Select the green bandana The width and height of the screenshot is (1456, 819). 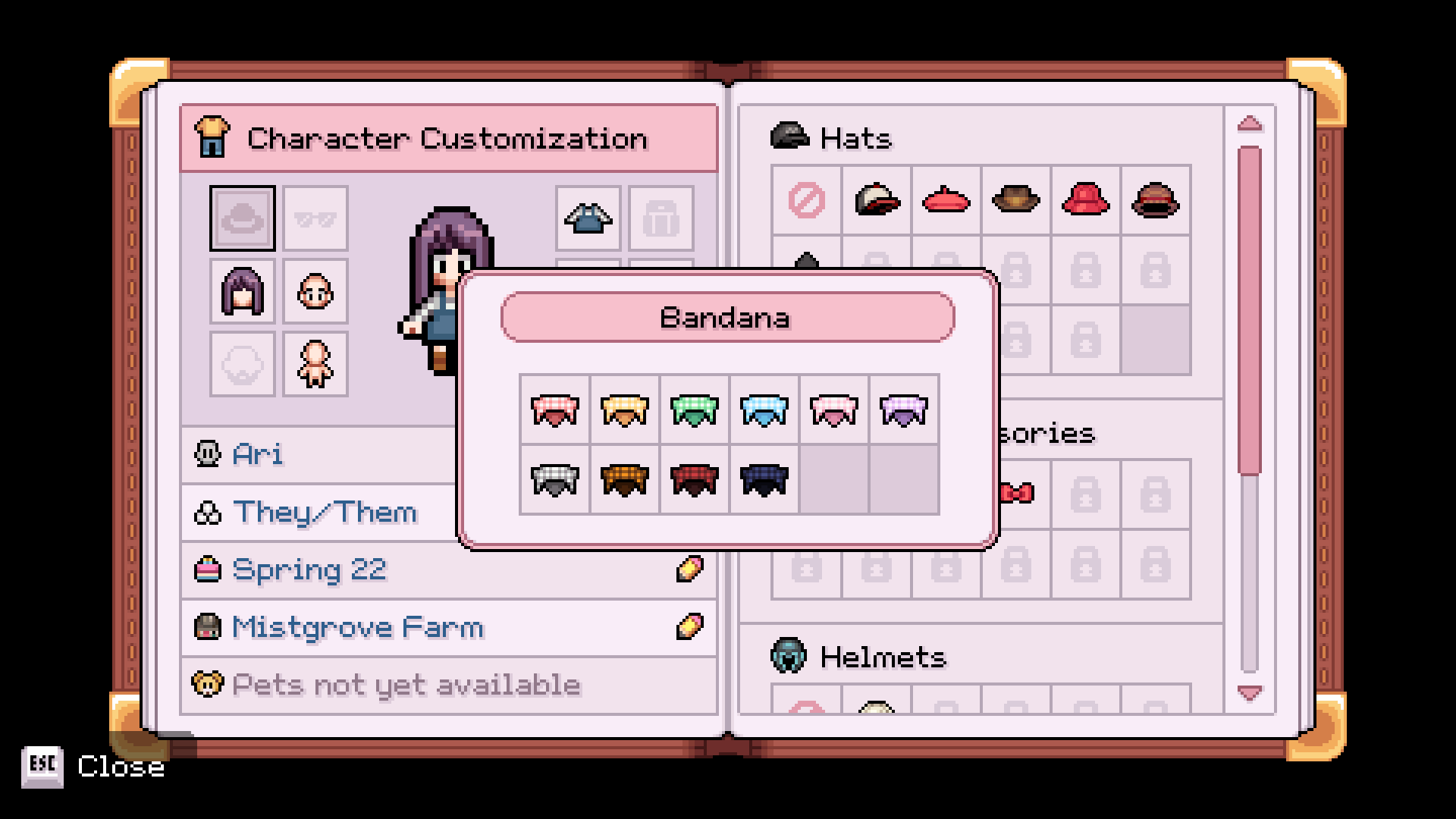click(x=694, y=411)
